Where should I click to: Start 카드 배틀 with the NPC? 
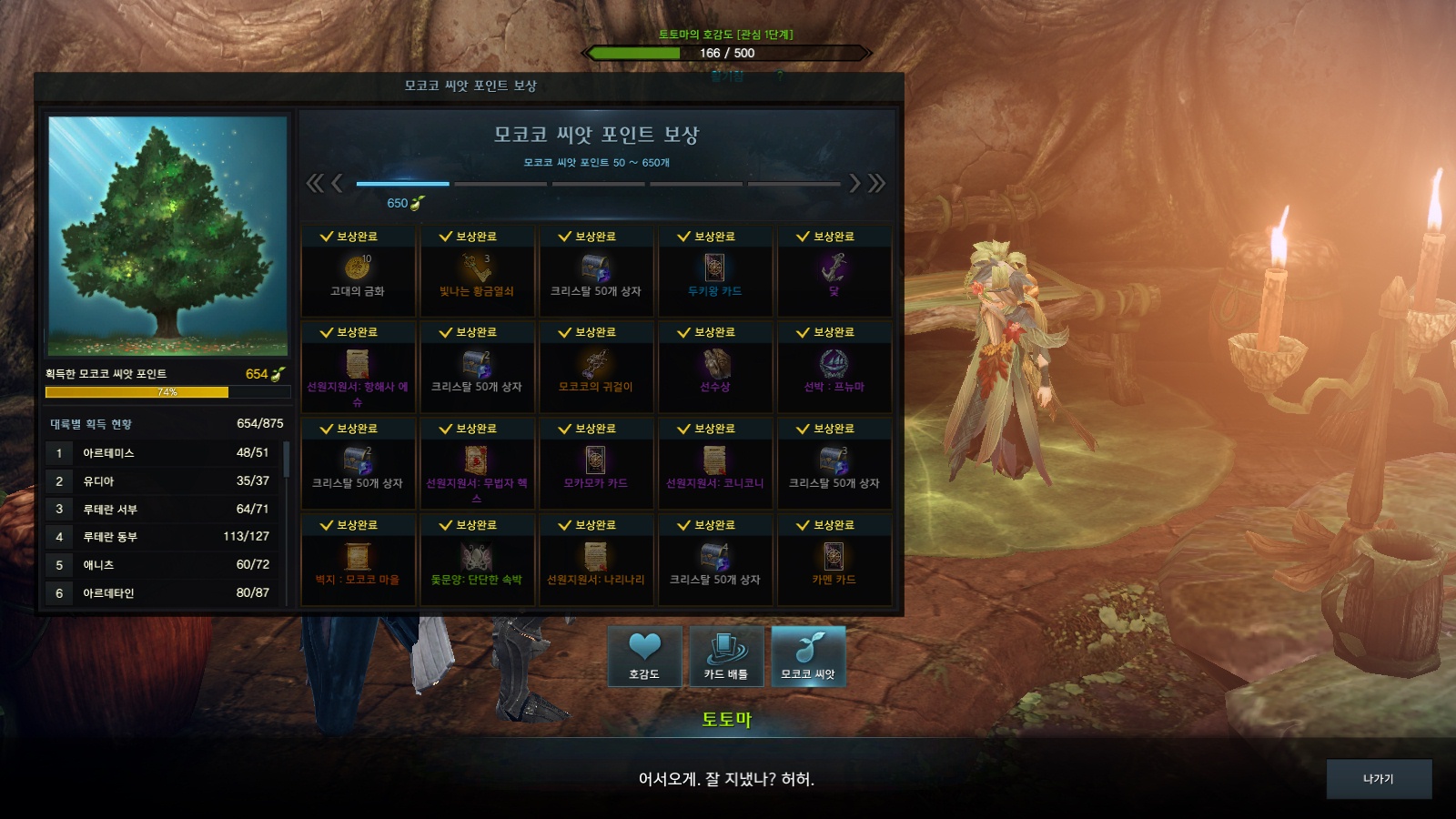pos(725,655)
